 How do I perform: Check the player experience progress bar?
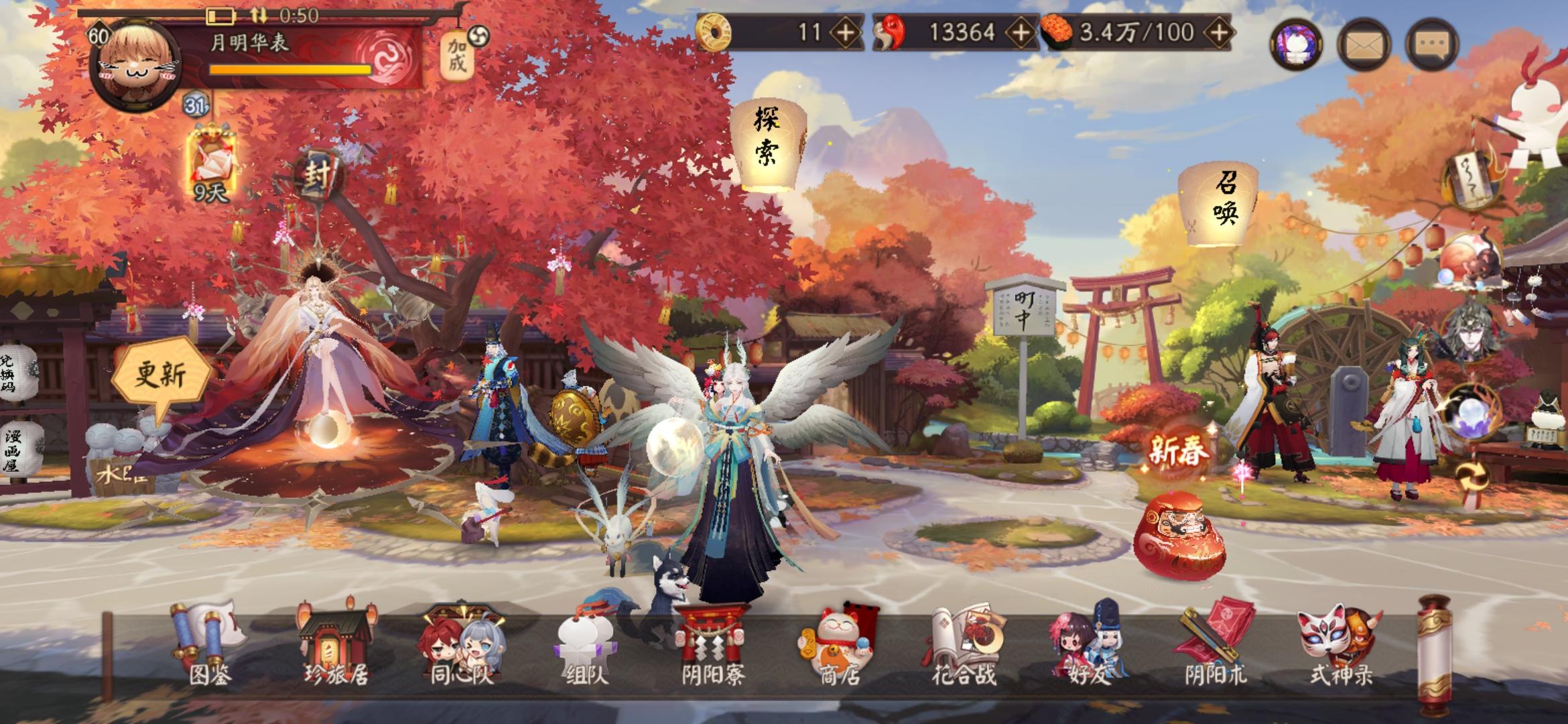[x=288, y=70]
